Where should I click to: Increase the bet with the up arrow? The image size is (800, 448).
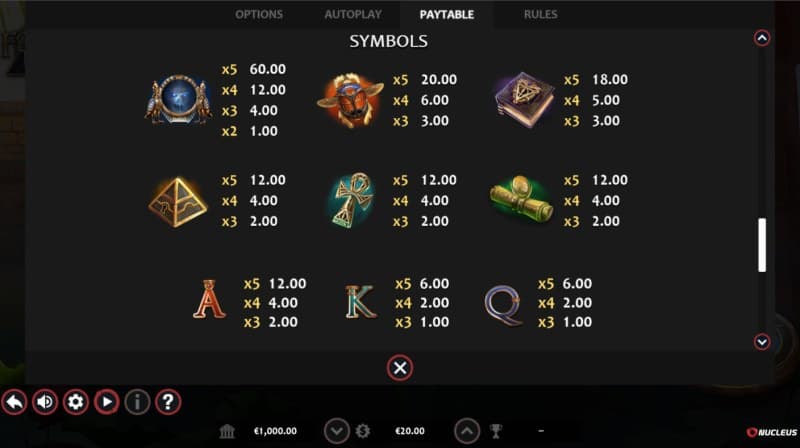(467, 431)
